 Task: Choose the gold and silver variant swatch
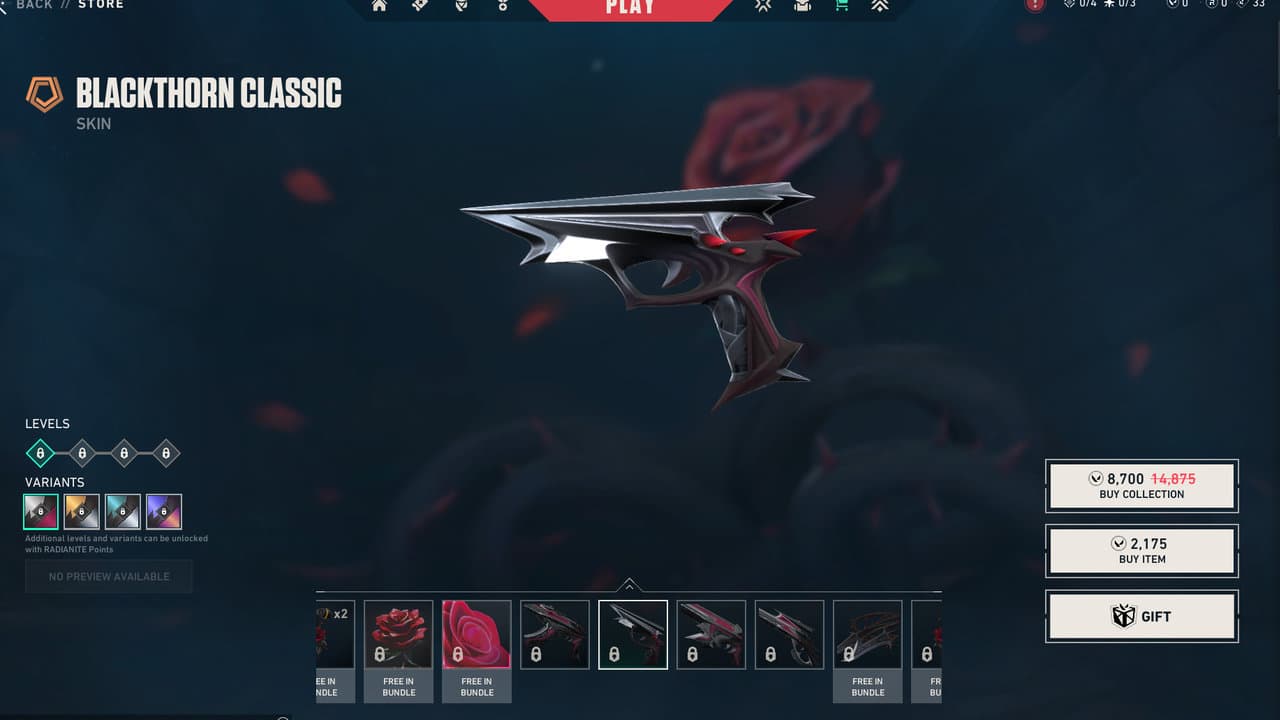pos(82,511)
